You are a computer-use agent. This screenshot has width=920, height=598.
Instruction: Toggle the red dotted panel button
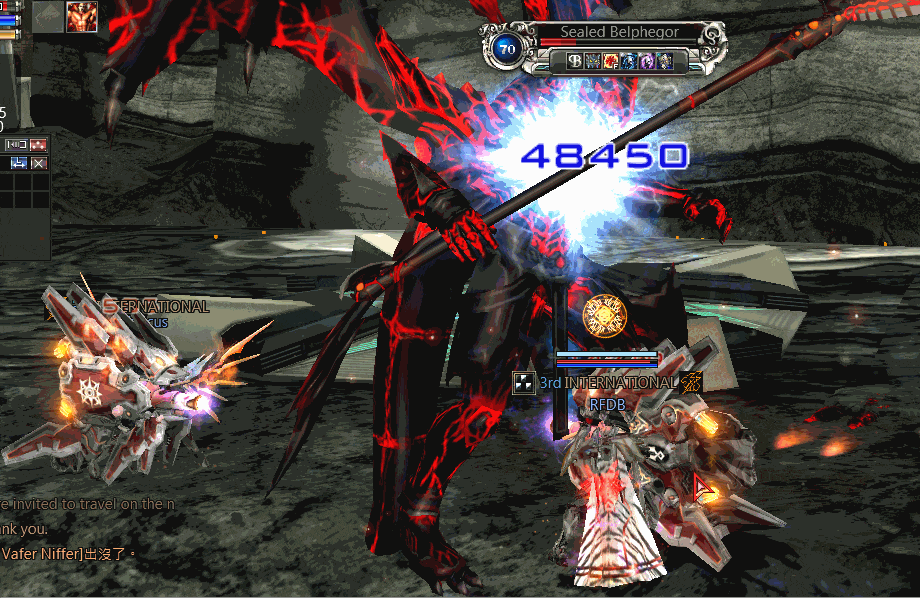38,145
